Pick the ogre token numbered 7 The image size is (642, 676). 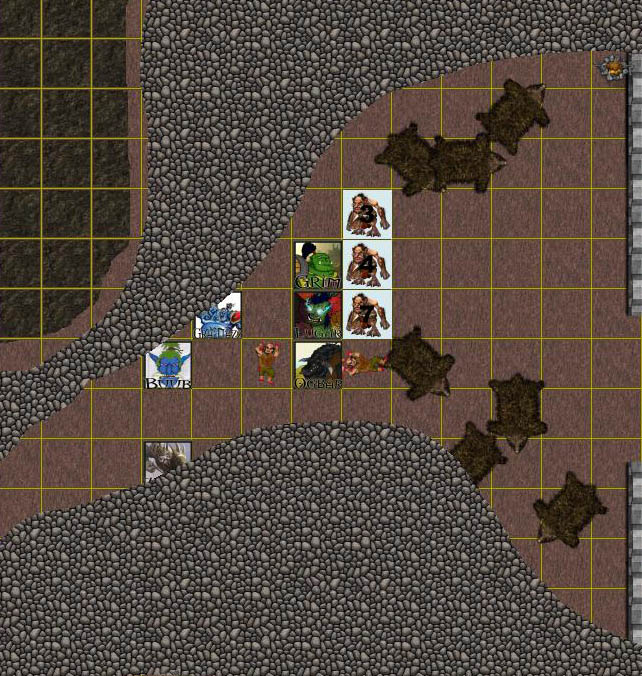pos(367,314)
